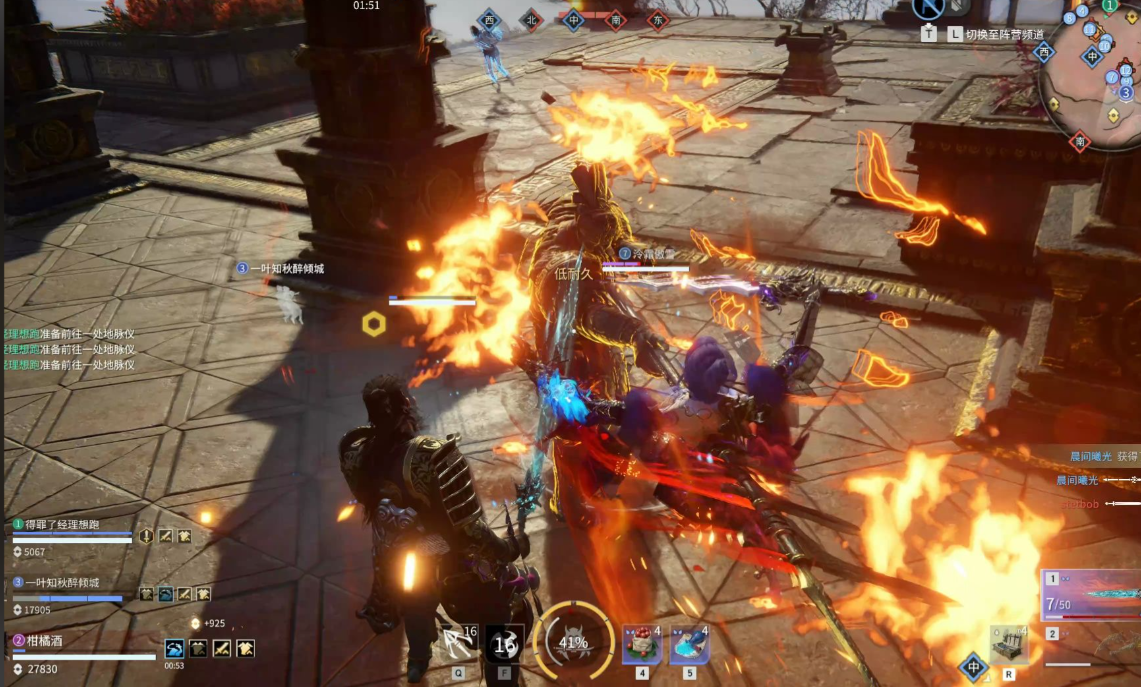
Task: Use the supply crate item slot
Action: (1008, 646)
